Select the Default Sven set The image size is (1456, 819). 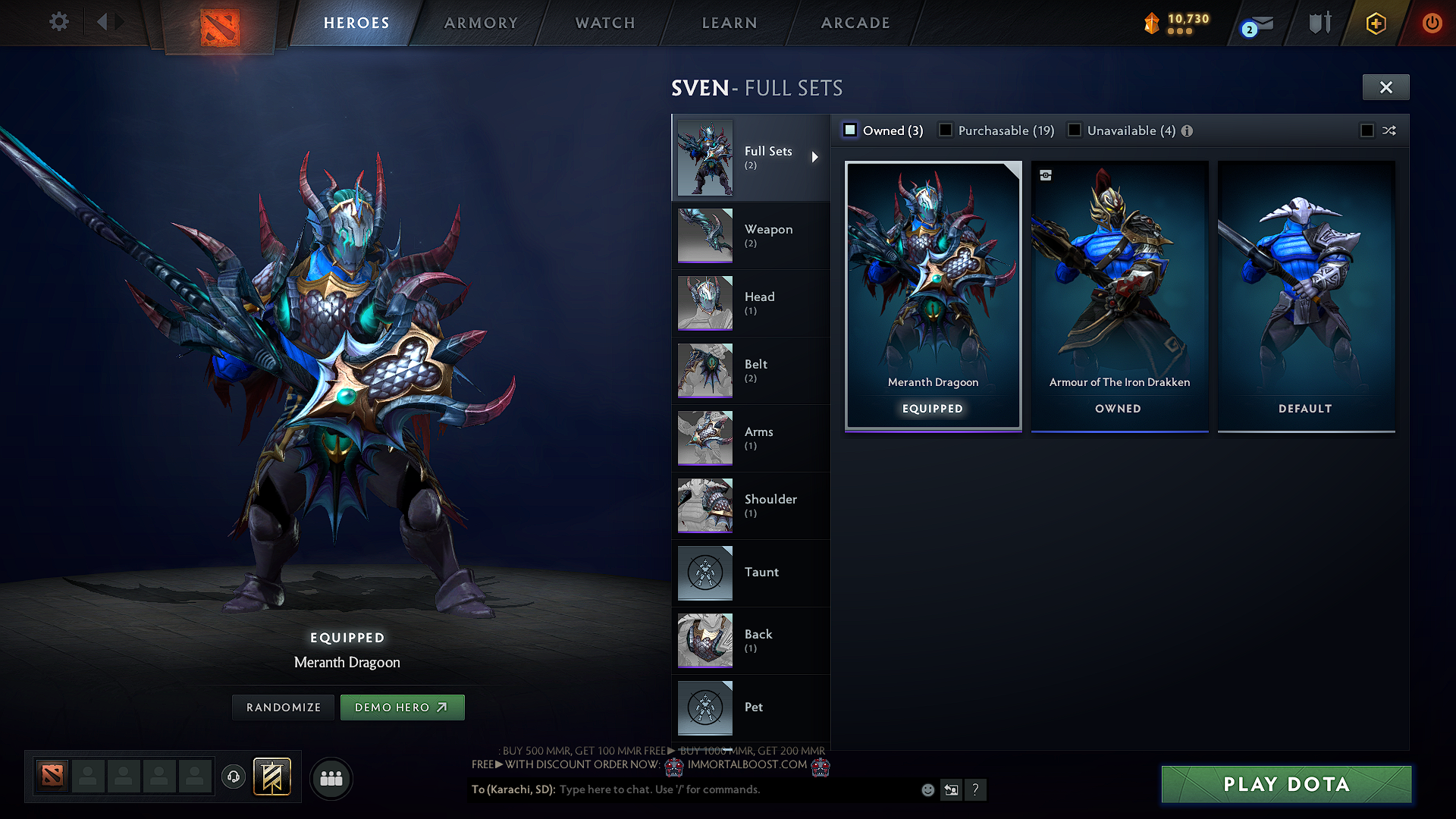1306,296
